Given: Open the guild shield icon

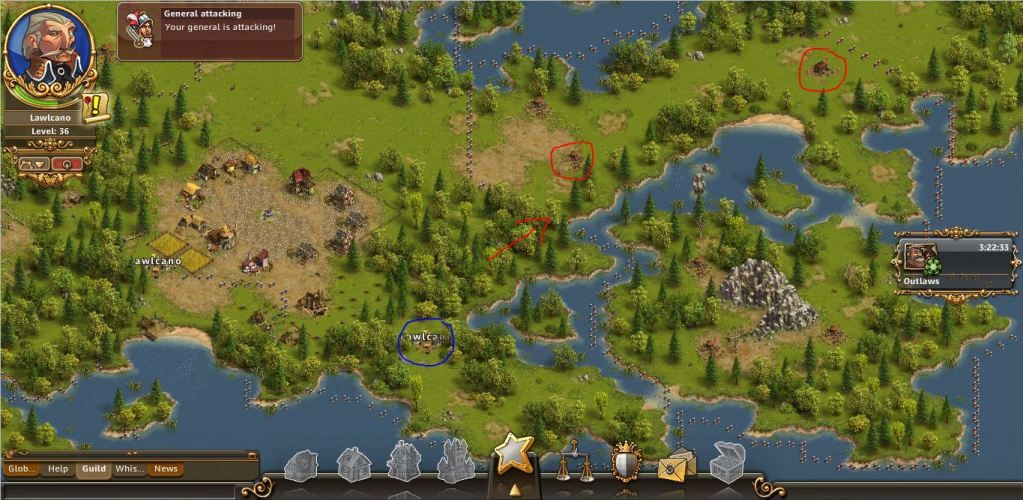Looking at the screenshot, I should [626, 461].
